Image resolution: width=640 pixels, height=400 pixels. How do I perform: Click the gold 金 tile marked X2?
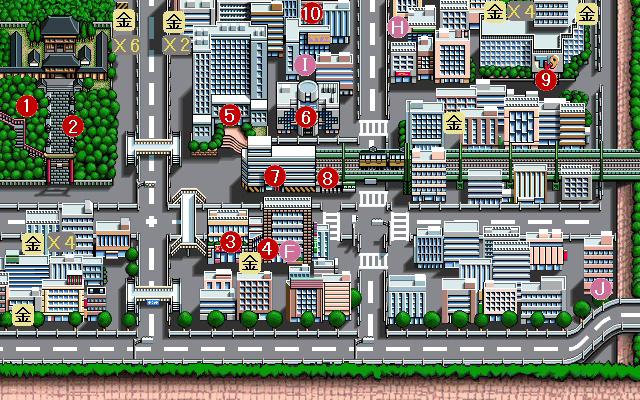pyautogui.click(x=174, y=19)
